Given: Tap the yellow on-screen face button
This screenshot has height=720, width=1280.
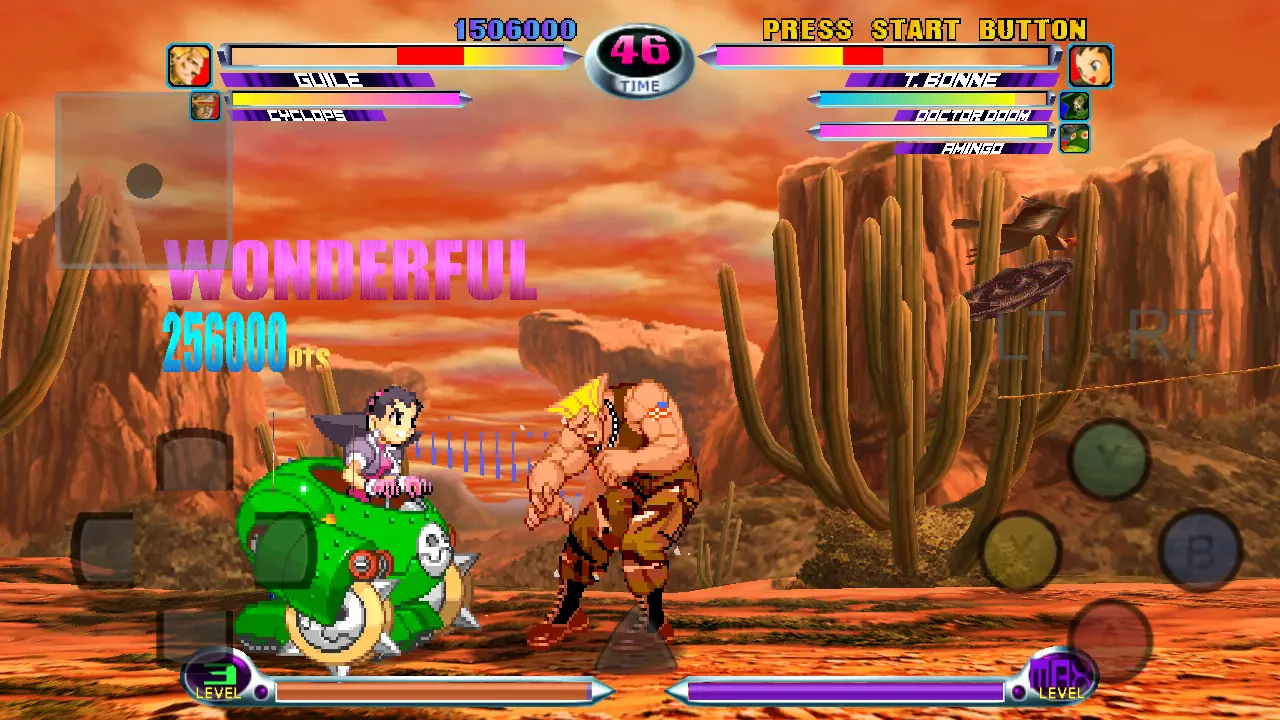Looking at the screenshot, I should tap(1021, 550).
